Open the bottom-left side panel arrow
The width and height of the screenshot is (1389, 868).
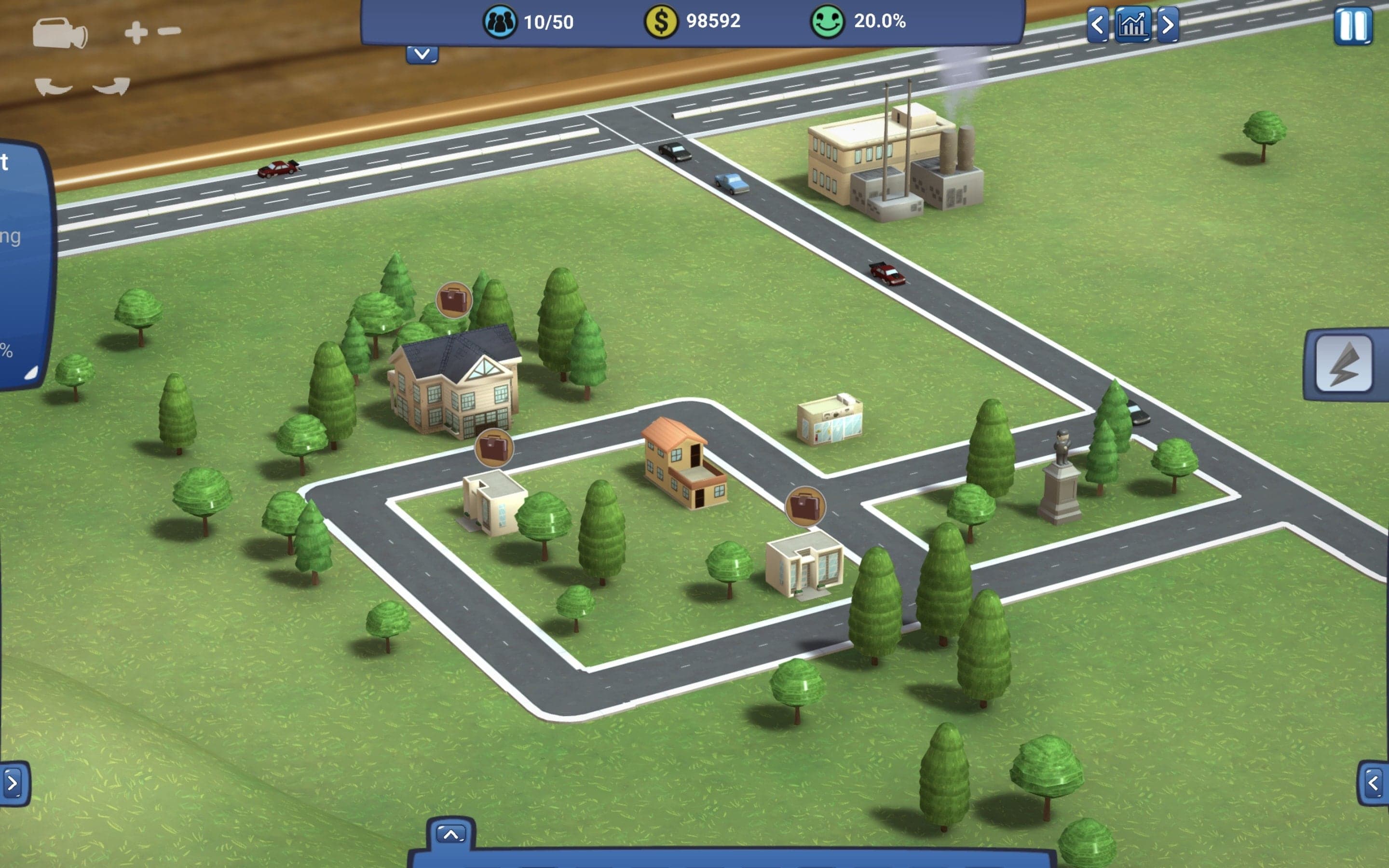[x=13, y=783]
